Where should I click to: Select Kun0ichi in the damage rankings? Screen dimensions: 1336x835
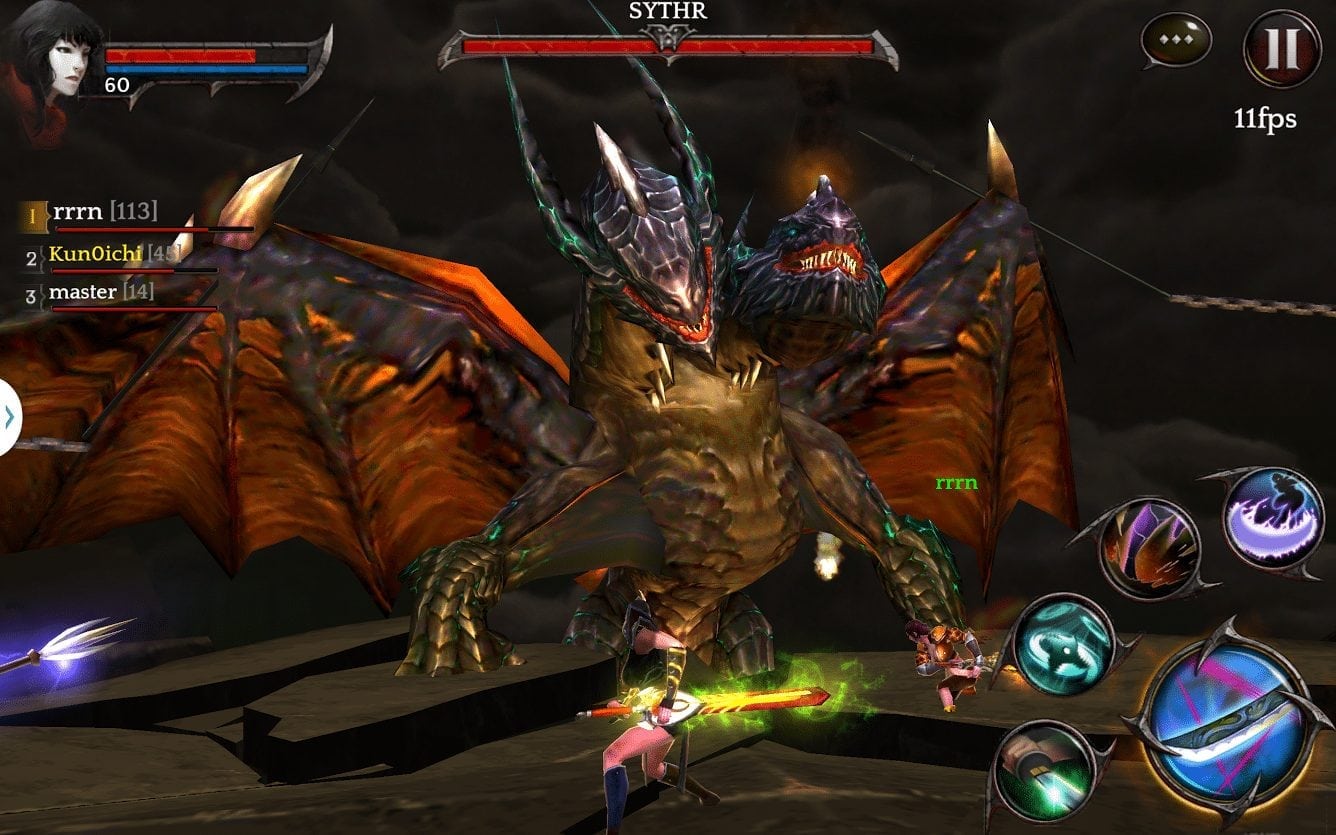tap(95, 254)
